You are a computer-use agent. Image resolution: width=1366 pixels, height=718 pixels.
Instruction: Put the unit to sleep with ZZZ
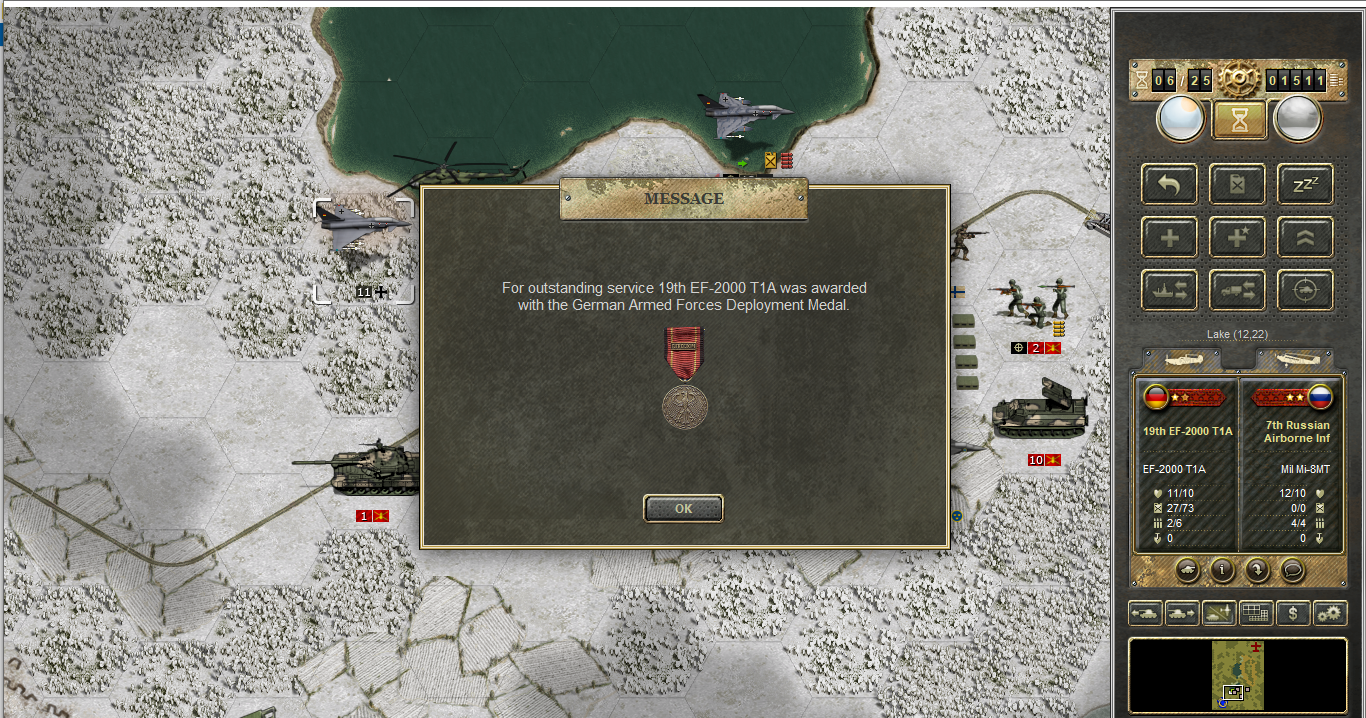tap(1305, 184)
